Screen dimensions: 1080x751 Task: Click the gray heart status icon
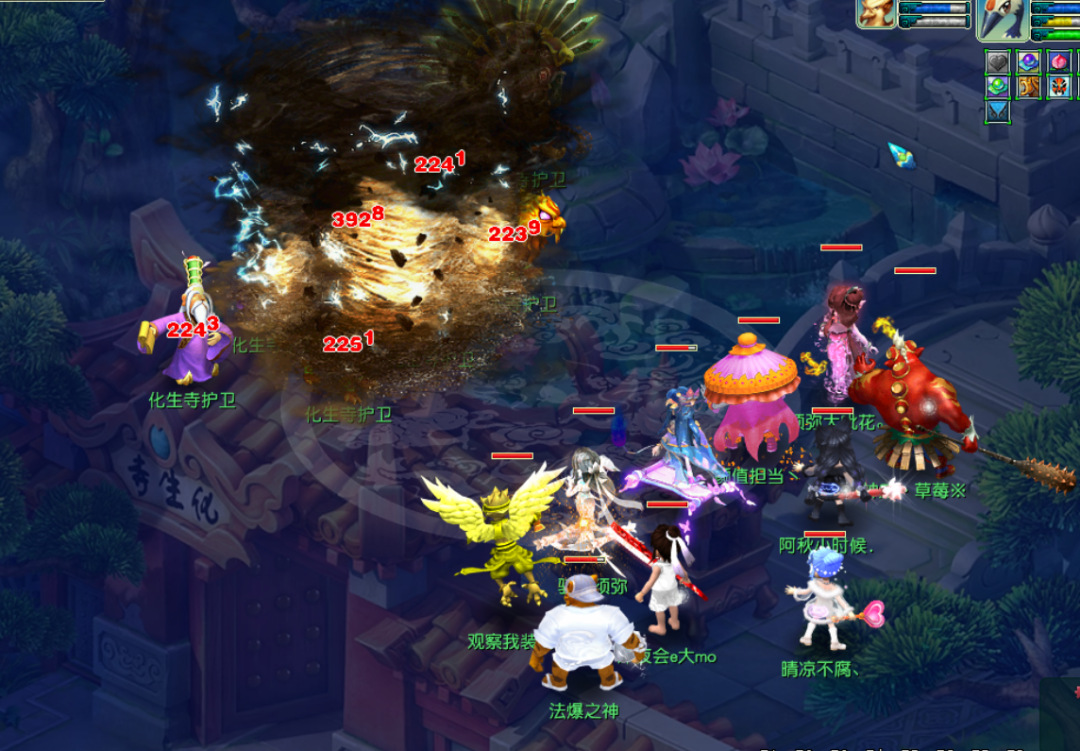click(x=998, y=62)
